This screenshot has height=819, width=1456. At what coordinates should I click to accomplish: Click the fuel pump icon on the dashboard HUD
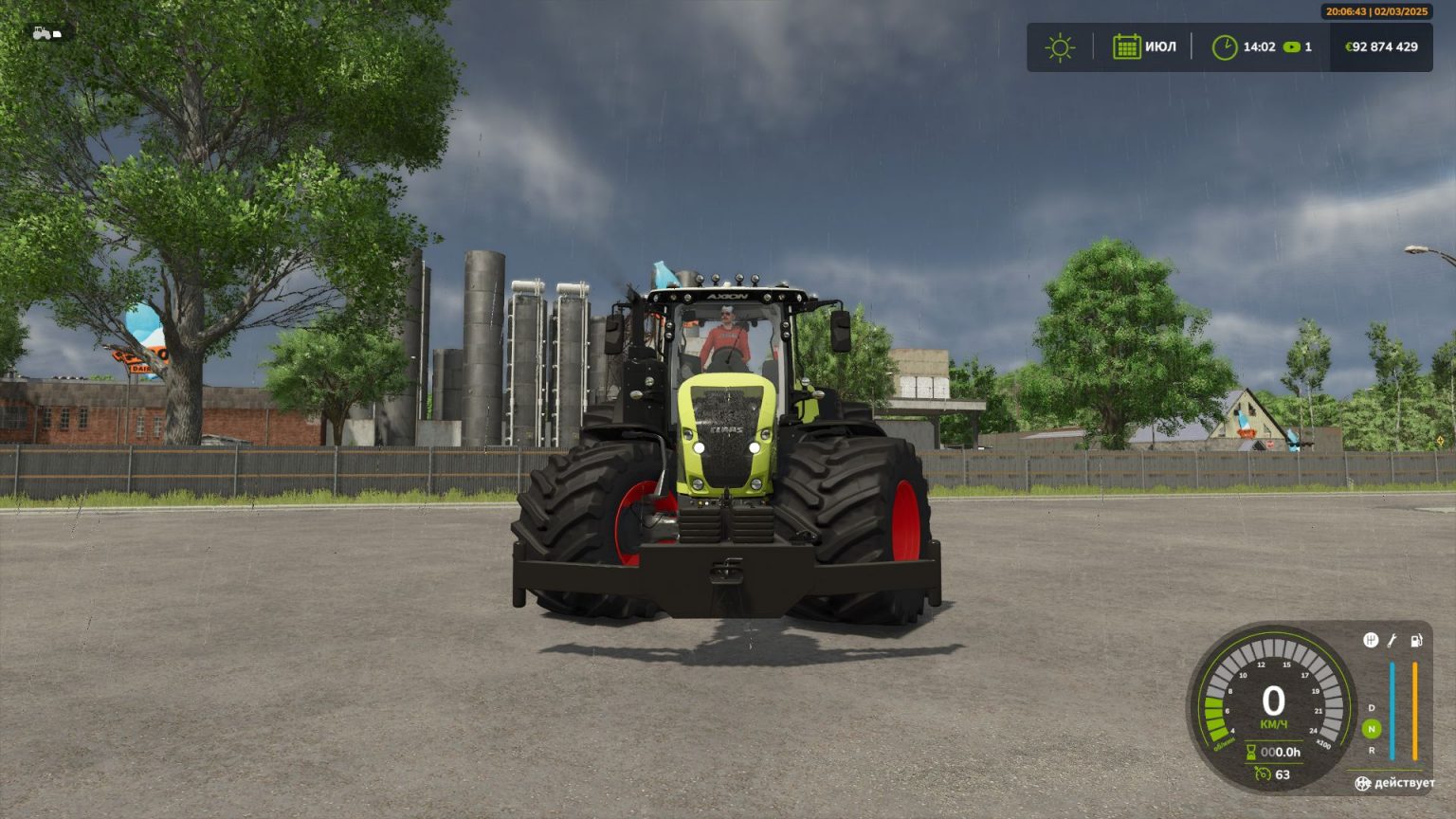click(x=1416, y=640)
